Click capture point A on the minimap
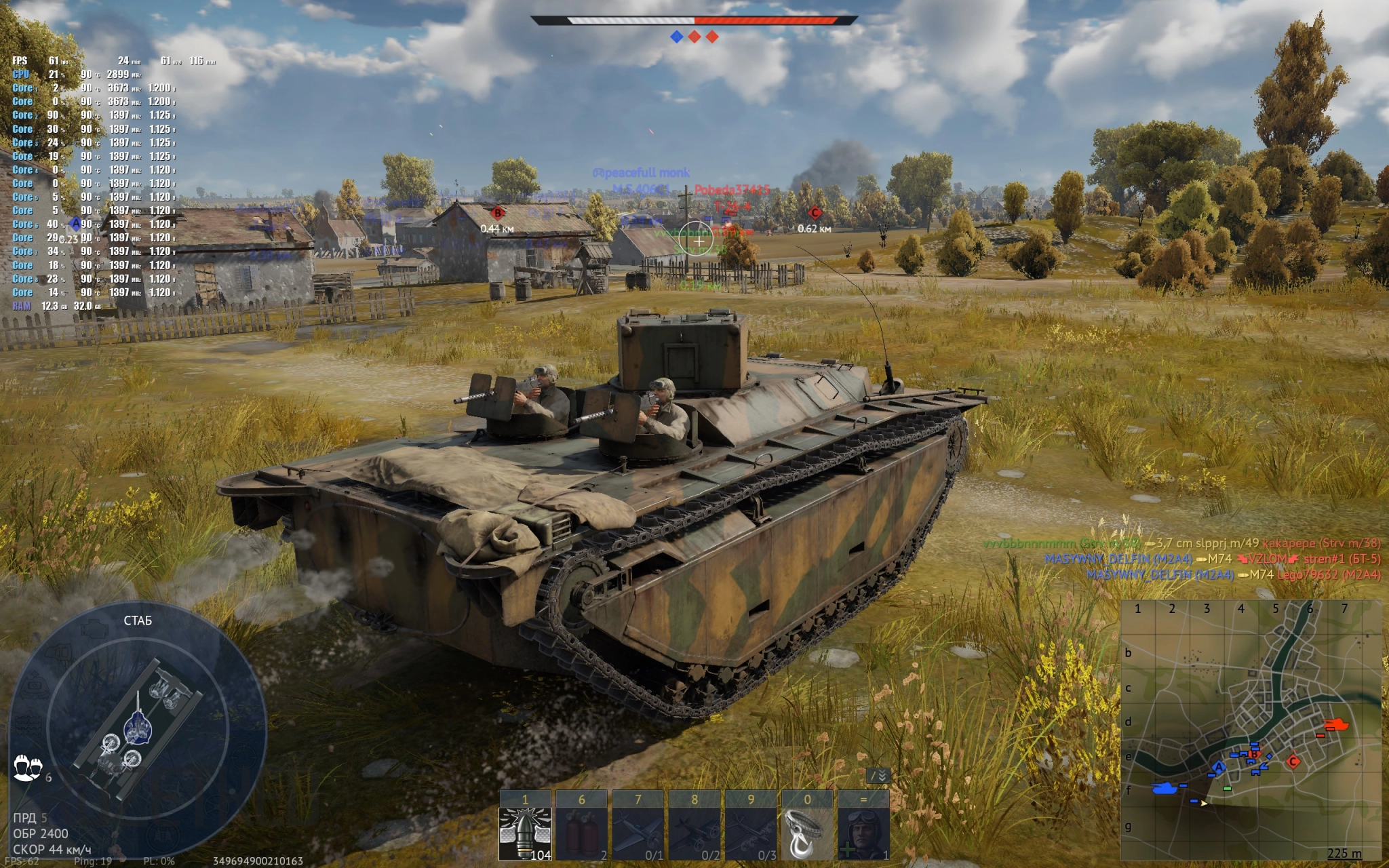The height and width of the screenshot is (868, 1389). coord(1219,767)
